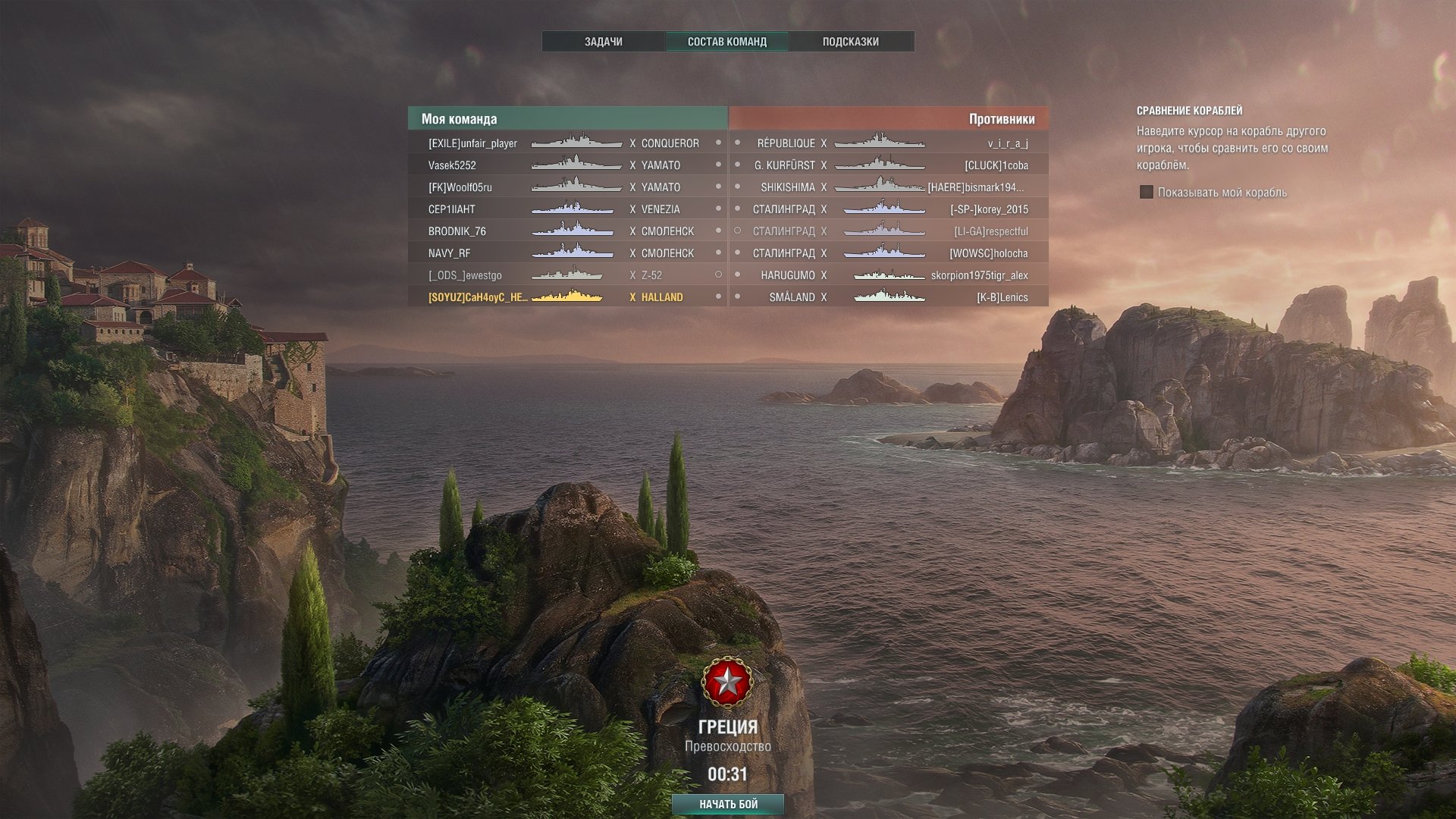
Task: Select the Conqueror row of unfair_player
Action: [x=567, y=143]
